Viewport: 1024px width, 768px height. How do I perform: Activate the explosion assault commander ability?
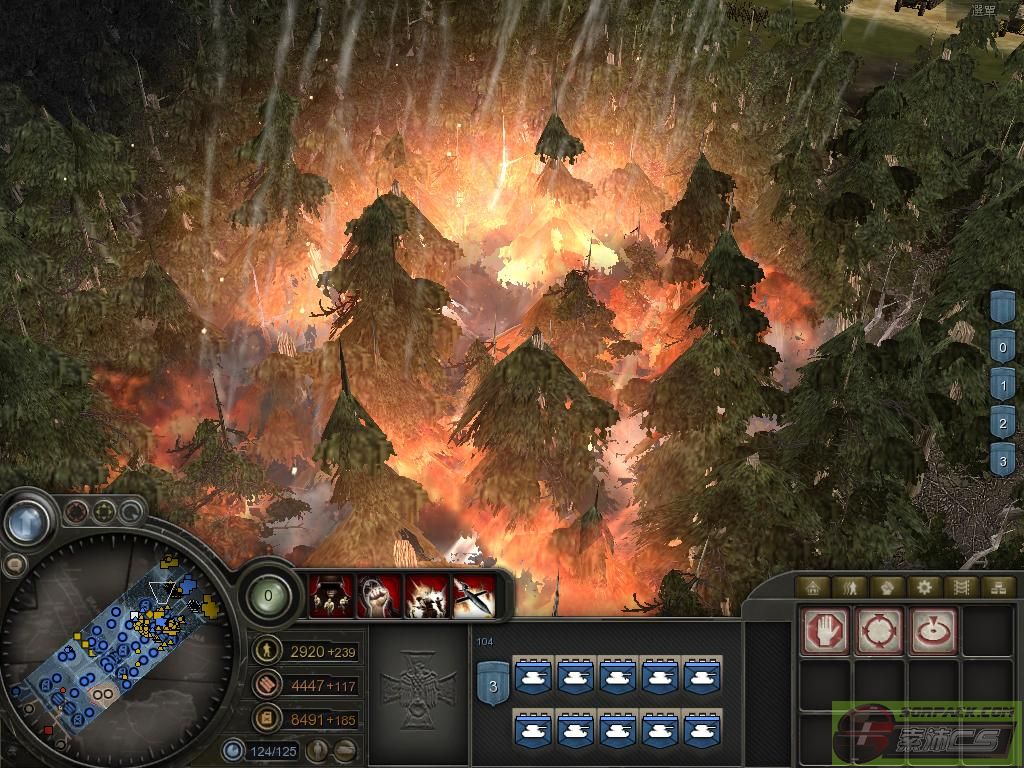coord(425,597)
